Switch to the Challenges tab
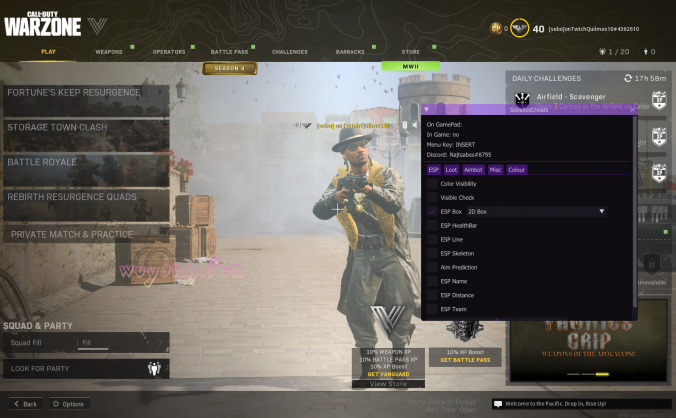 coord(290,51)
